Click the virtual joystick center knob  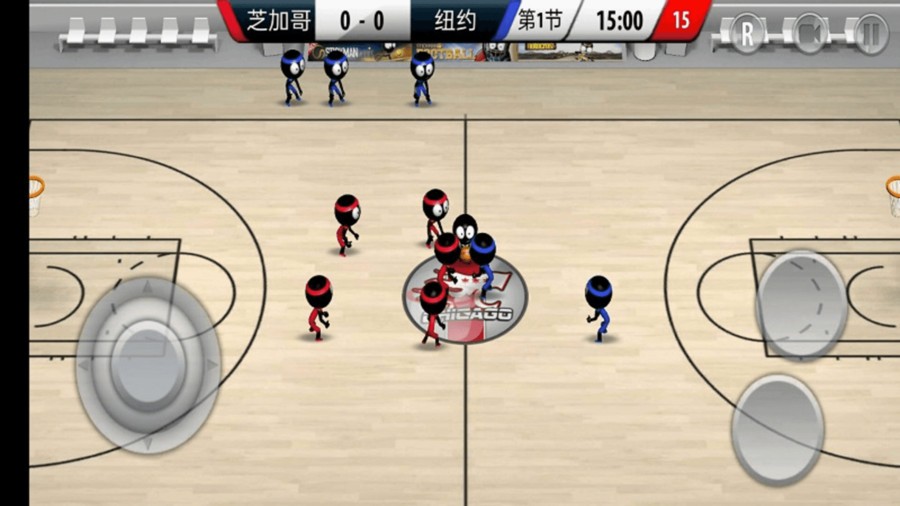[149, 363]
